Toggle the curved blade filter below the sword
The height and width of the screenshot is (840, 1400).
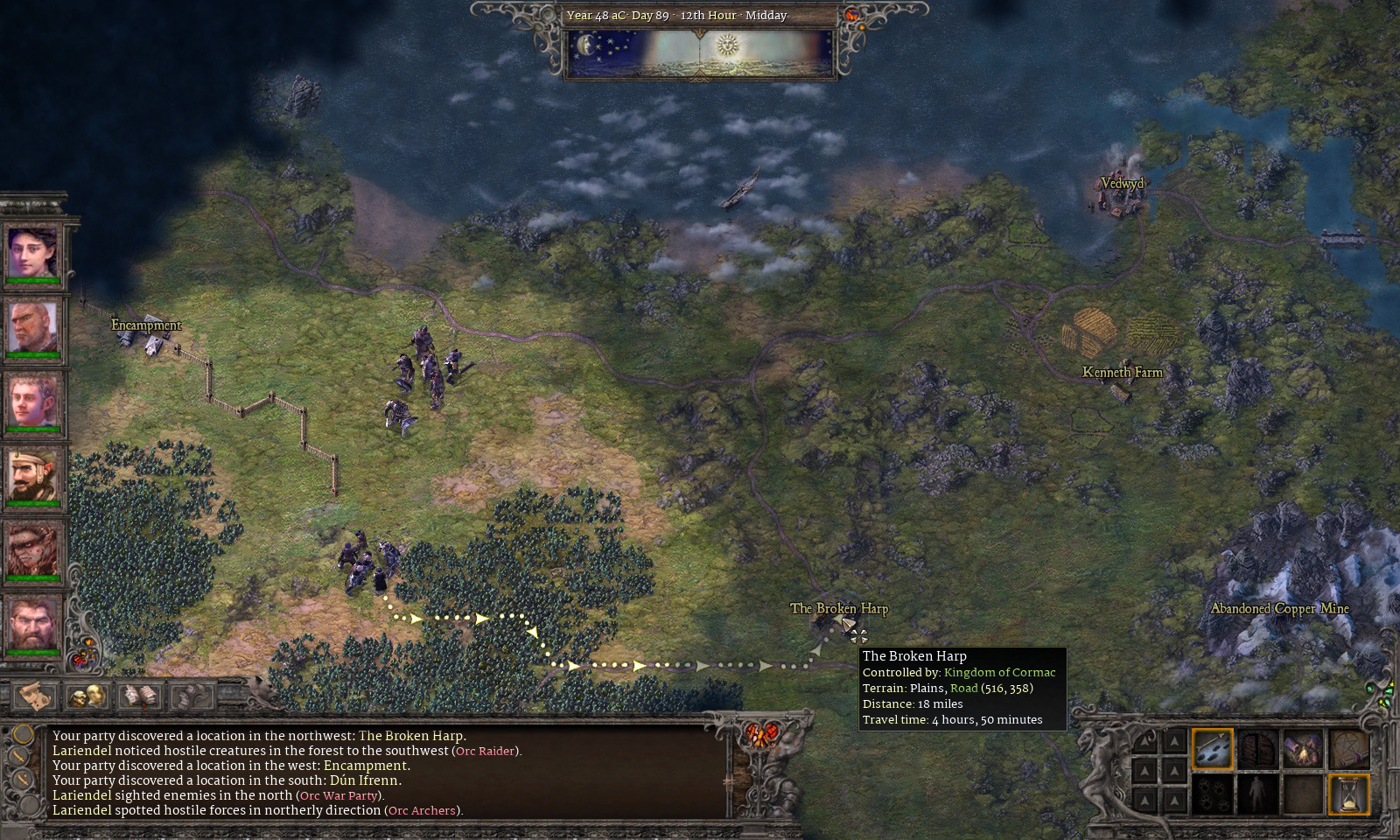pos(23,780)
